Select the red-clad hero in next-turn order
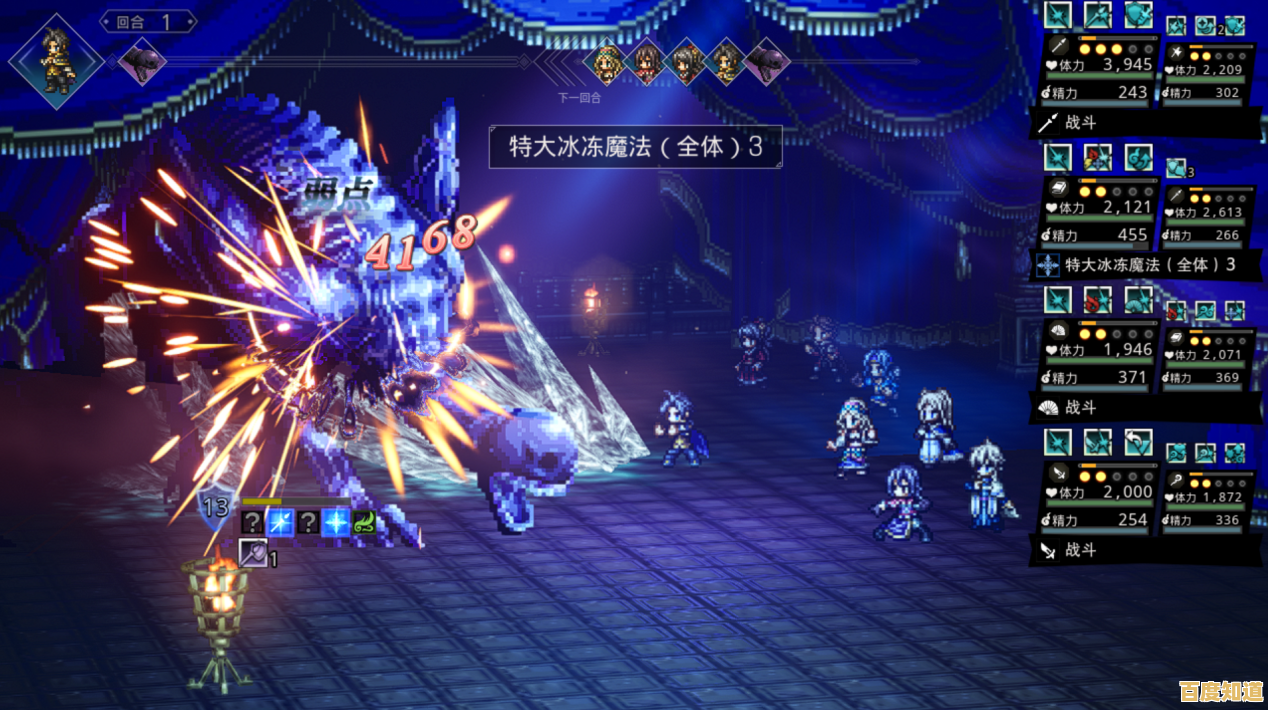Viewport: 1268px width, 710px height. (647, 62)
